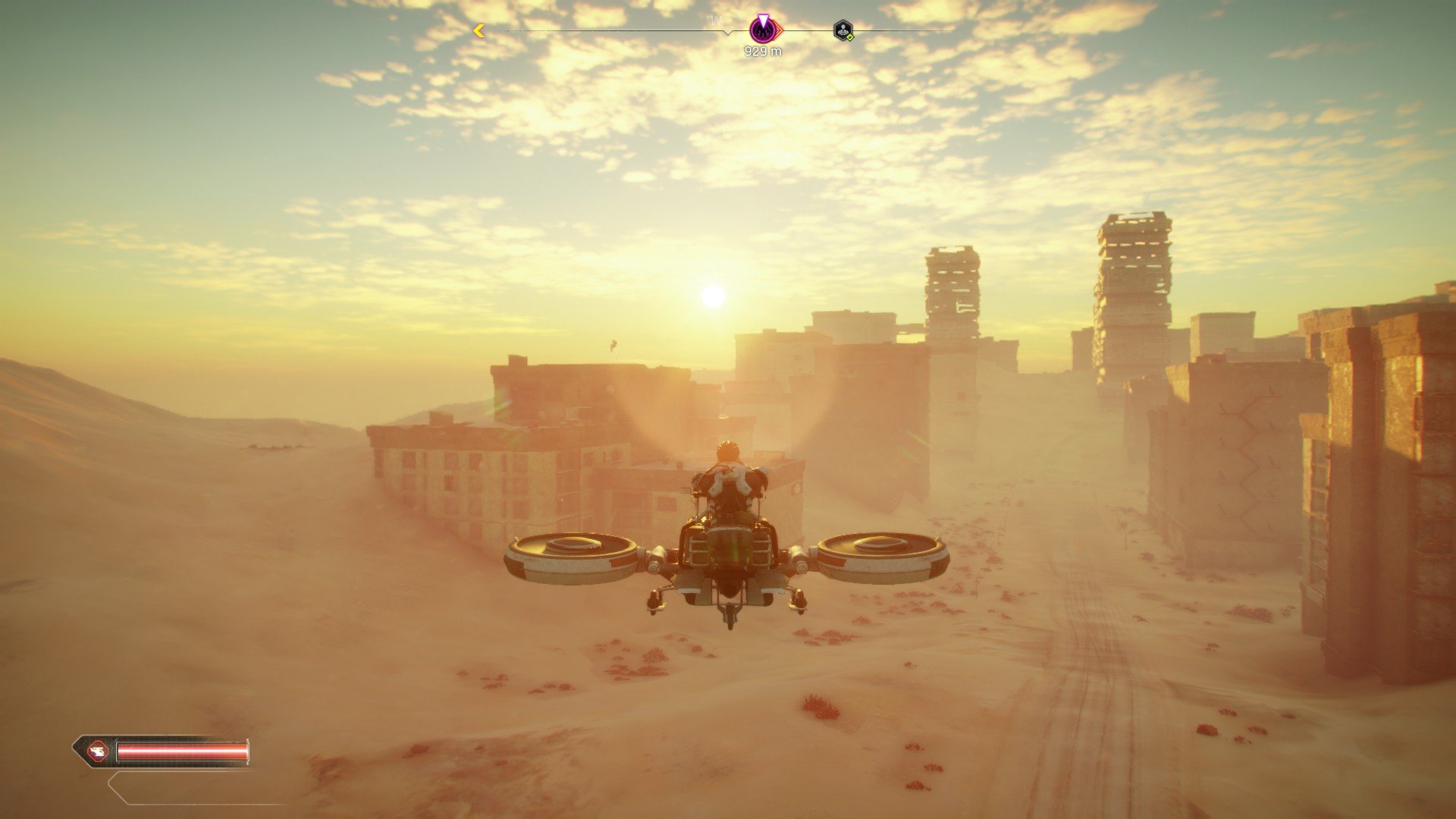Screen dimensions: 1456x819
Task: Click the dark hexagon person marker on compass
Action: [843, 30]
